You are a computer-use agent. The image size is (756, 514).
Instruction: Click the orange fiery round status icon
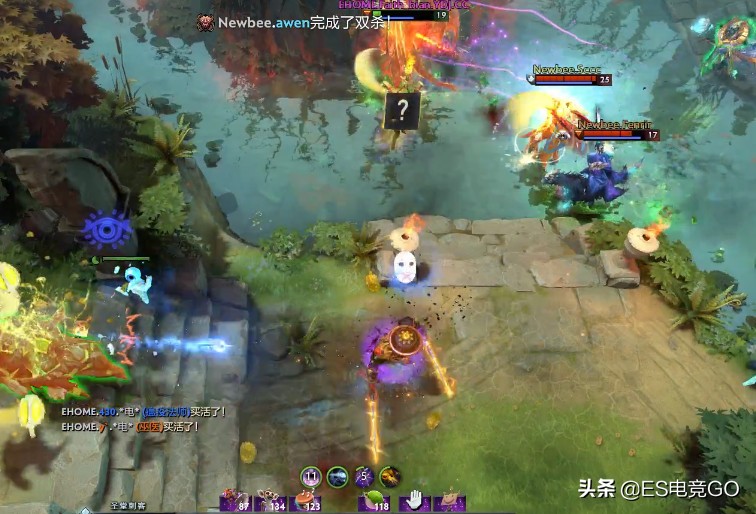coord(391,476)
